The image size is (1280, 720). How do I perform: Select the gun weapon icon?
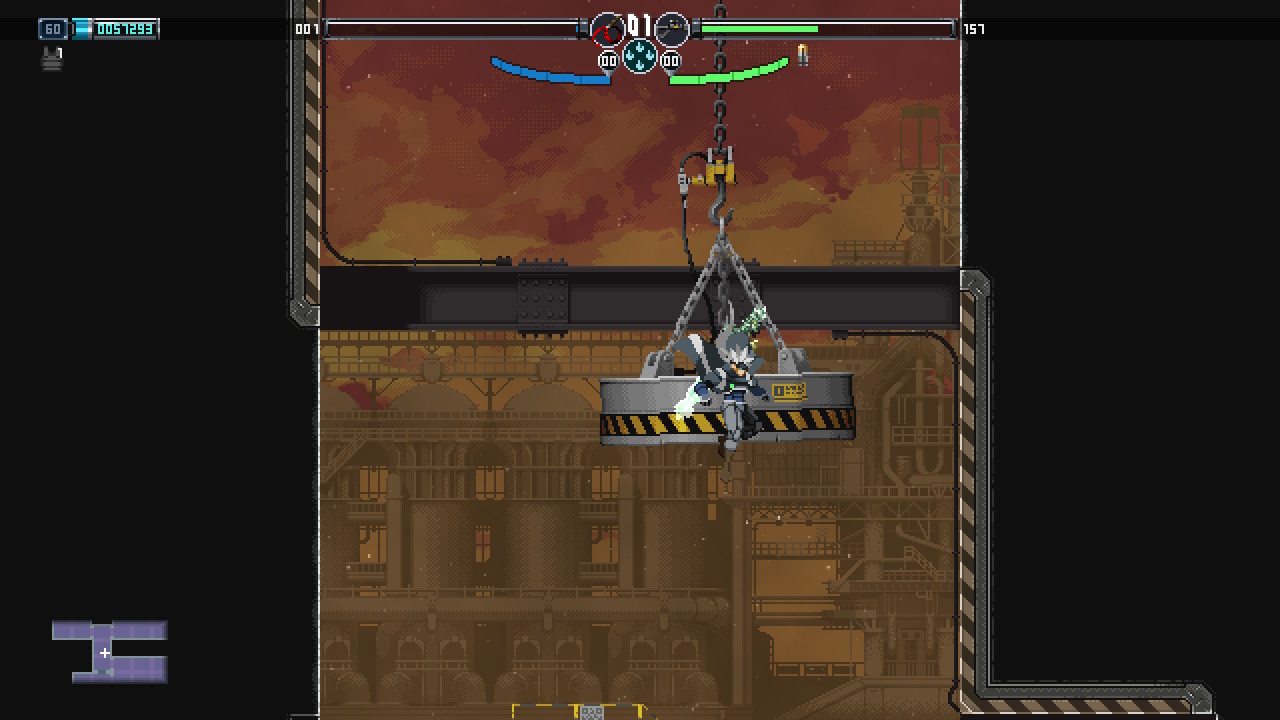[672, 30]
